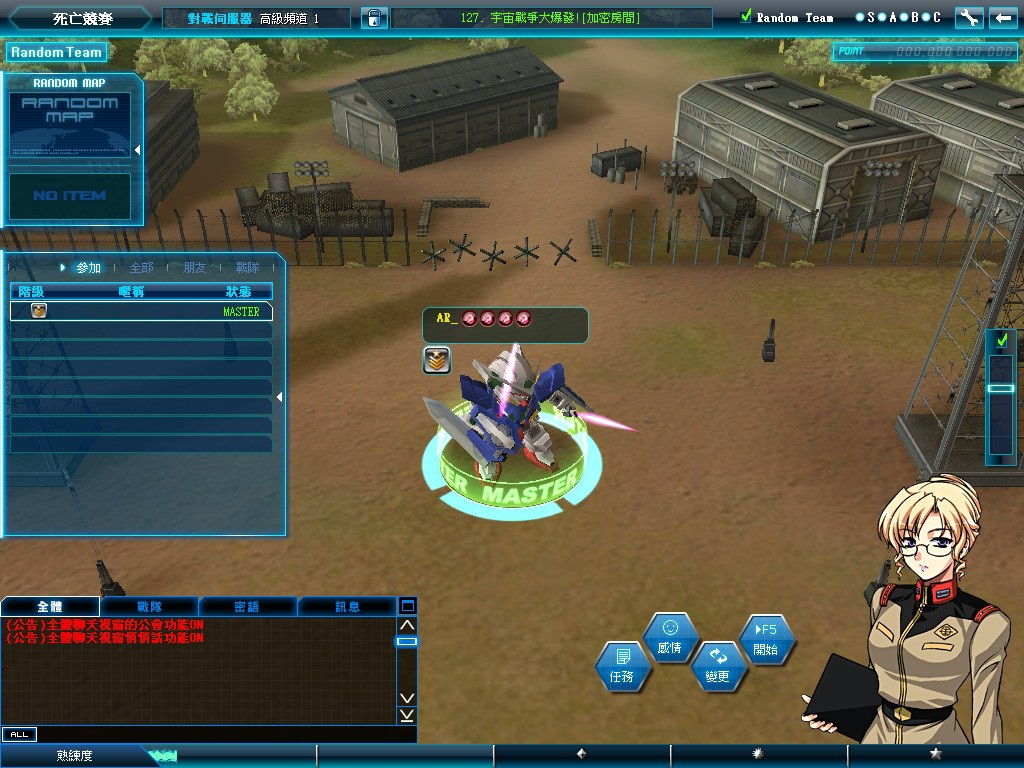The width and height of the screenshot is (1024, 768).
Task: Open the 訊息 message chat tab
Action: pos(347,606)
